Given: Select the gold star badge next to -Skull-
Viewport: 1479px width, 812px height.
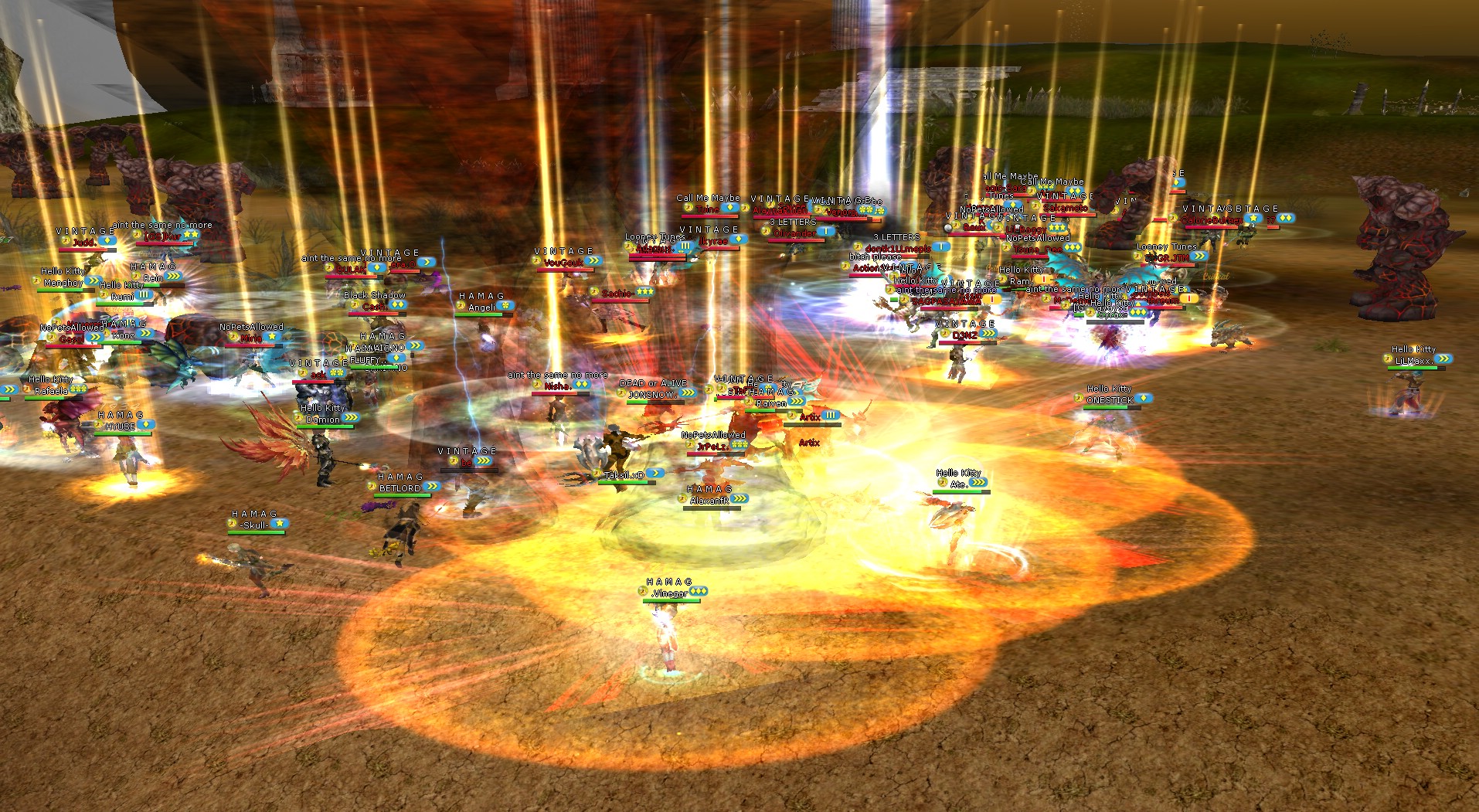Looking at the screenshot, I should click(x=280, y=524).
